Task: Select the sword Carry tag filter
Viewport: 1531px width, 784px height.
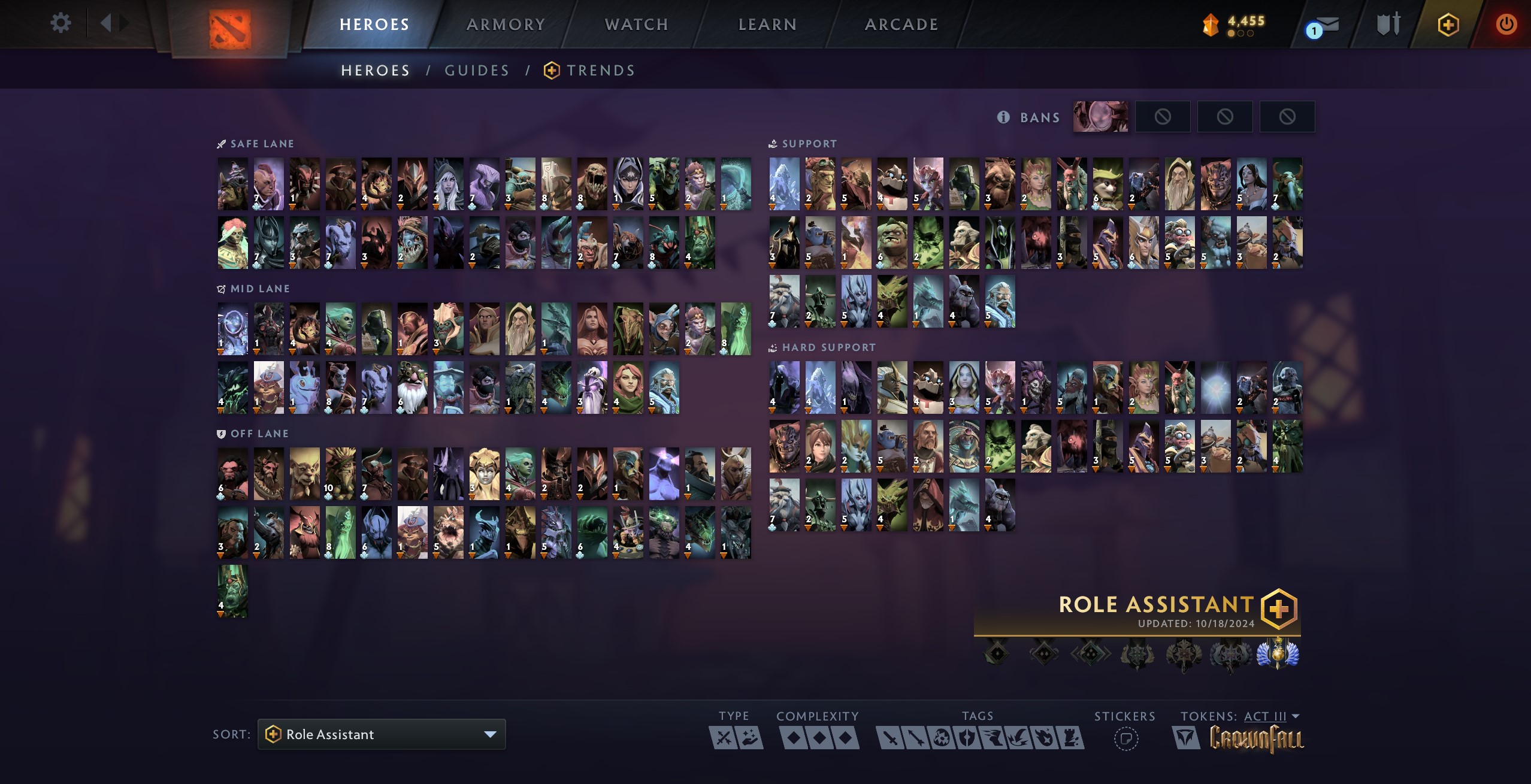Action: click(x=891, y=738)
